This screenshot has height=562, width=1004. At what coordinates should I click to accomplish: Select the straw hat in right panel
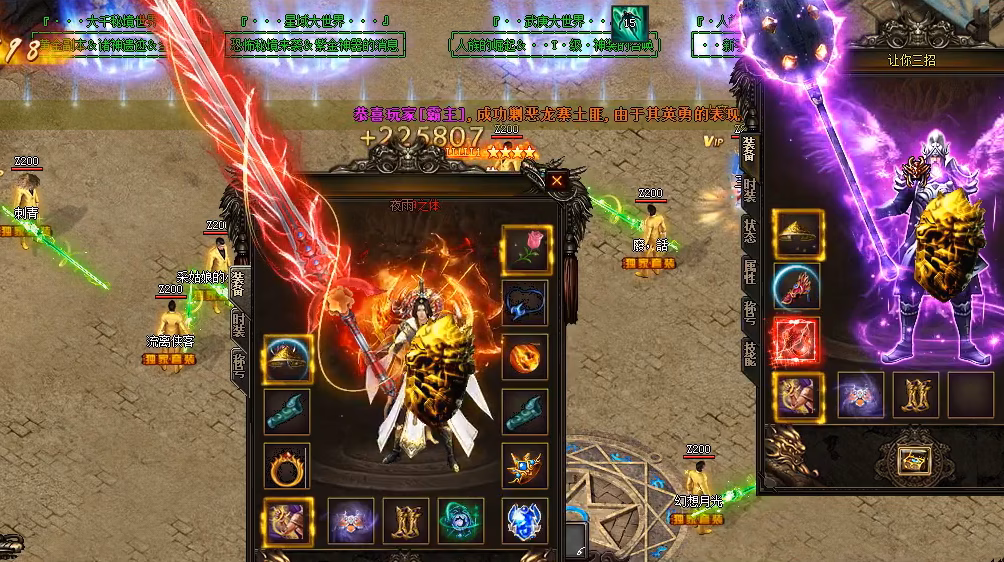(797, 234)
